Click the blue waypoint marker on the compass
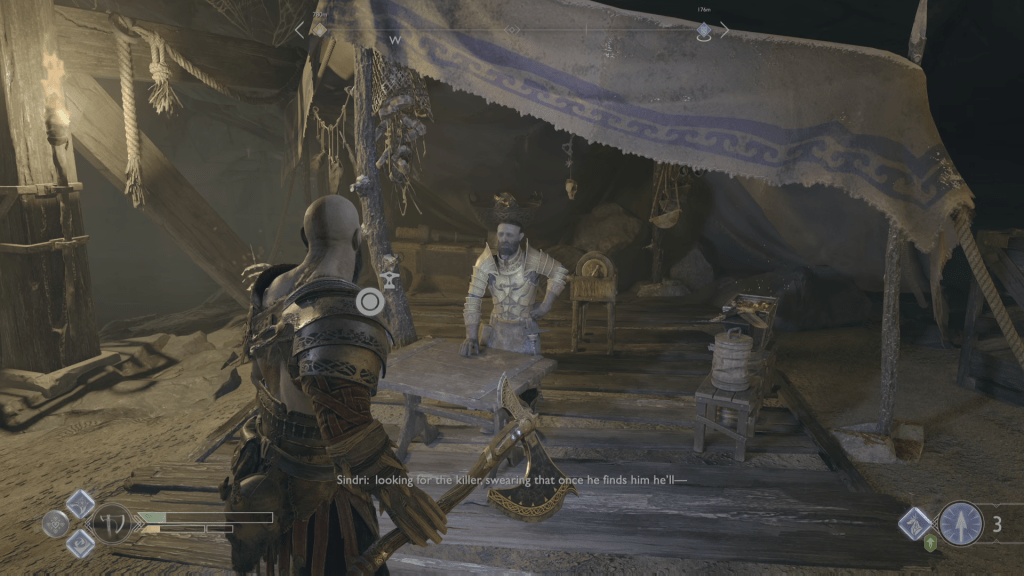 704,31
